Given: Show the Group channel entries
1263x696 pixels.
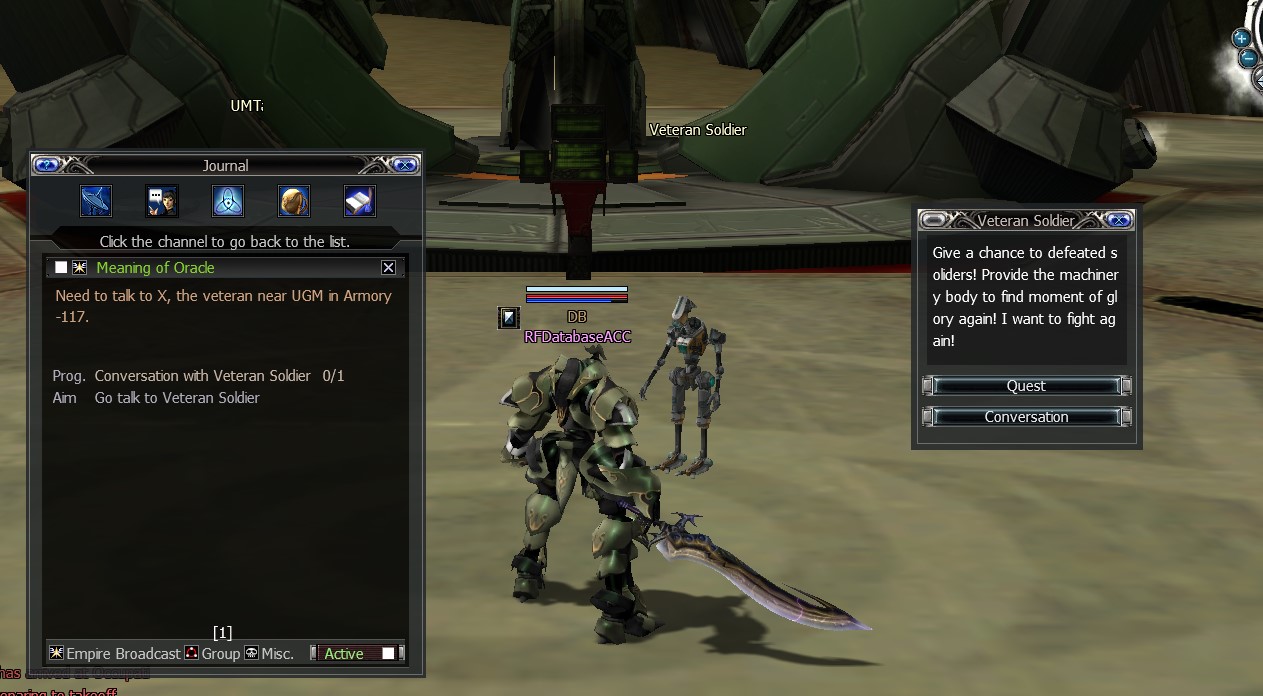Looking at the screenshot, I should (x=212, y=654).
